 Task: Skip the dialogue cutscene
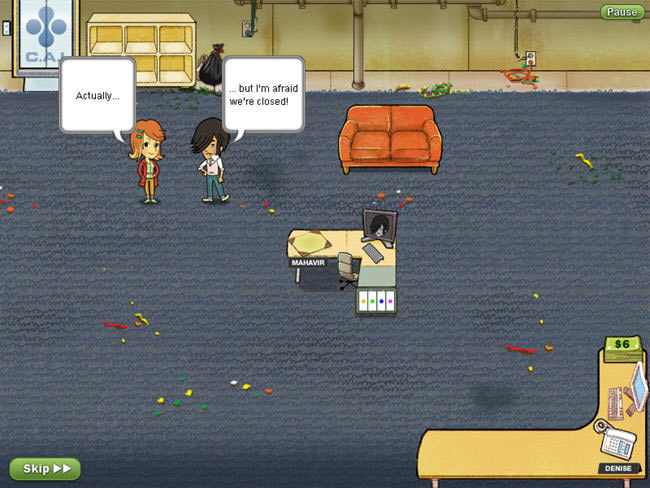45,468
